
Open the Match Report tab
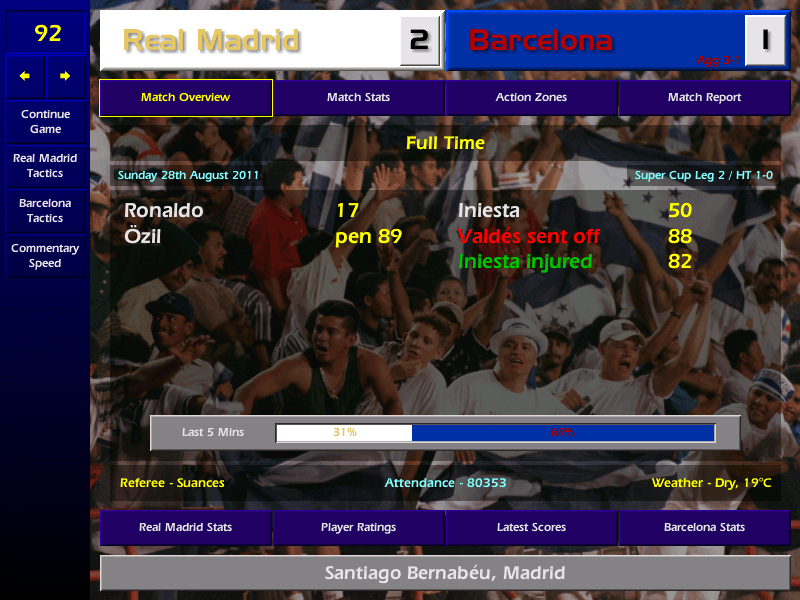(x=704, y=98)
